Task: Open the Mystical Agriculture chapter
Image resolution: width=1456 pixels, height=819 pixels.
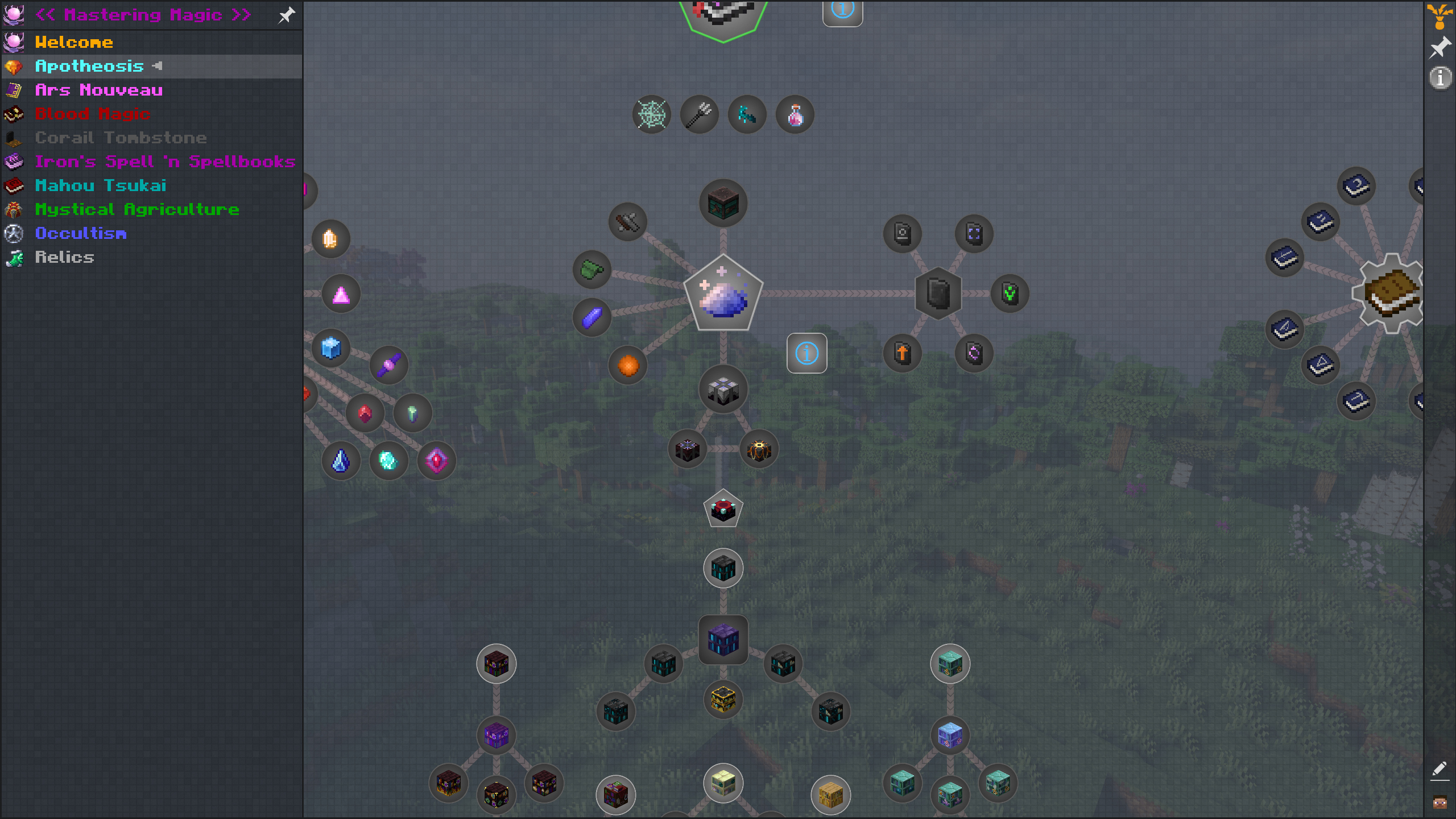Action: pos(137,209)
